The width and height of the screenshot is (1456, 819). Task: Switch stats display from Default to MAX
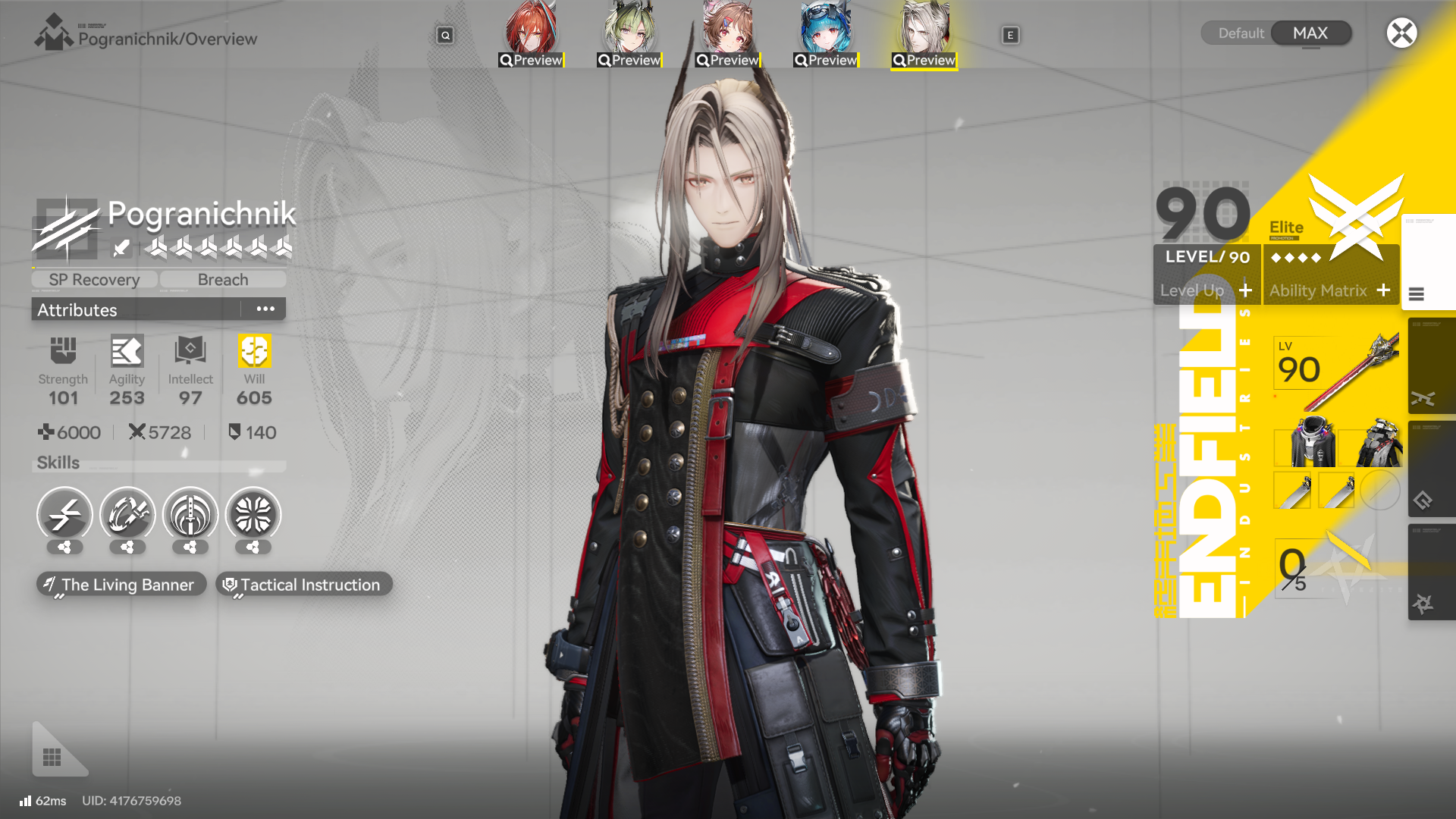1311,33
